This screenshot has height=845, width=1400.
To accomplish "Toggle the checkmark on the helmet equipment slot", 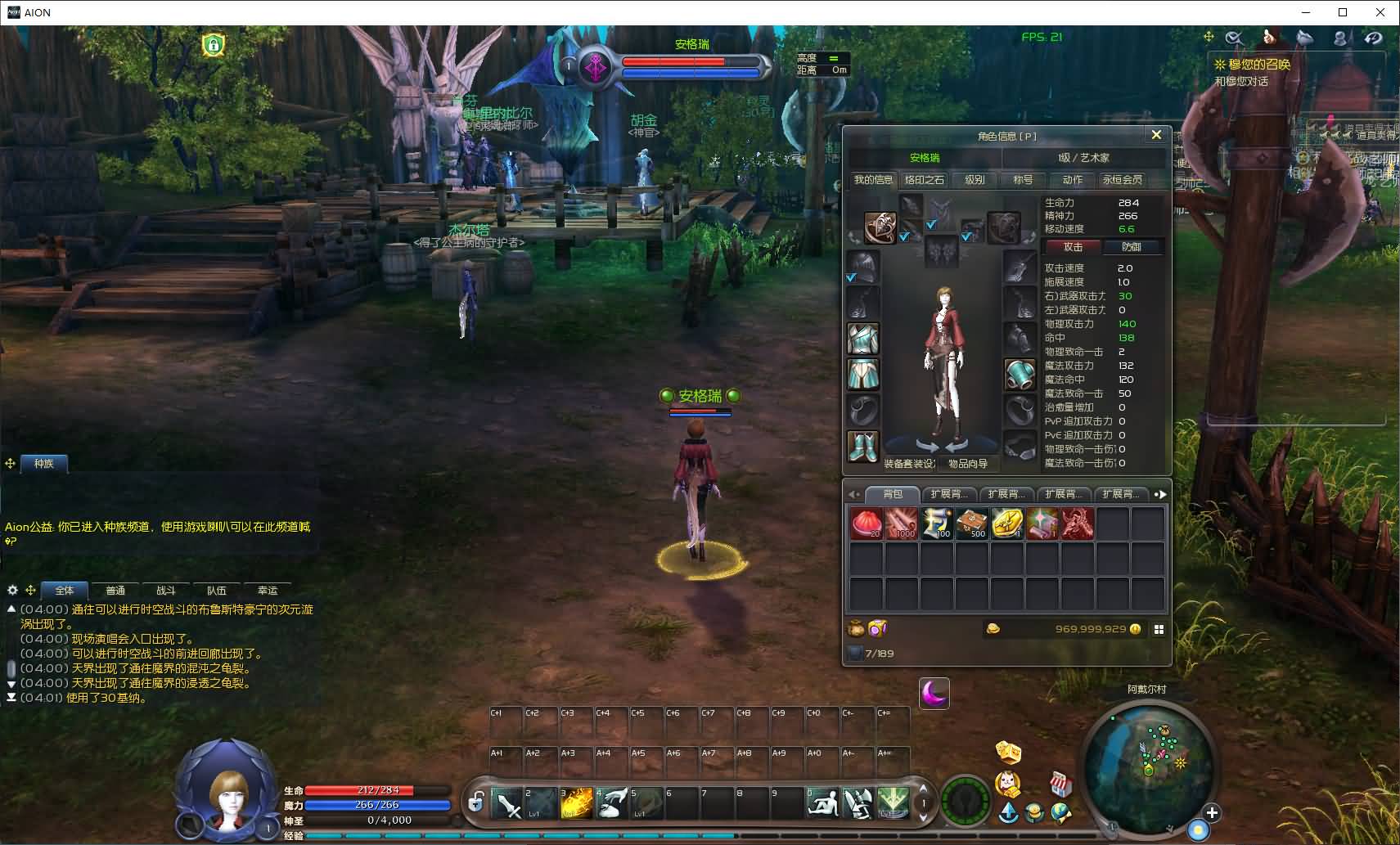I will click(851, 277).
